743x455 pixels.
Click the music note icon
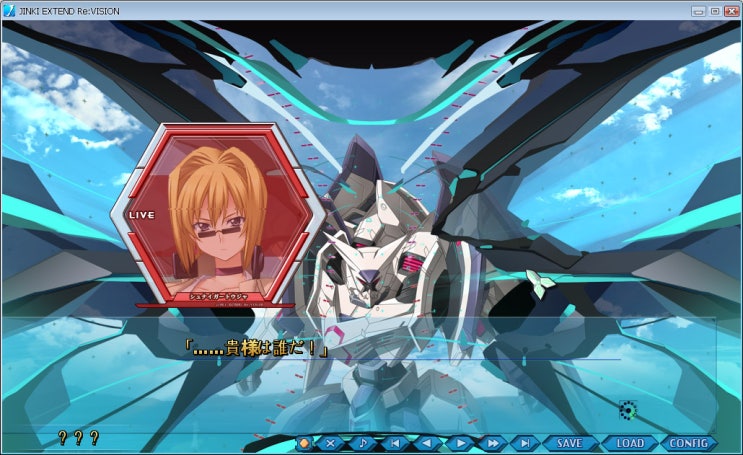[363, 443]
